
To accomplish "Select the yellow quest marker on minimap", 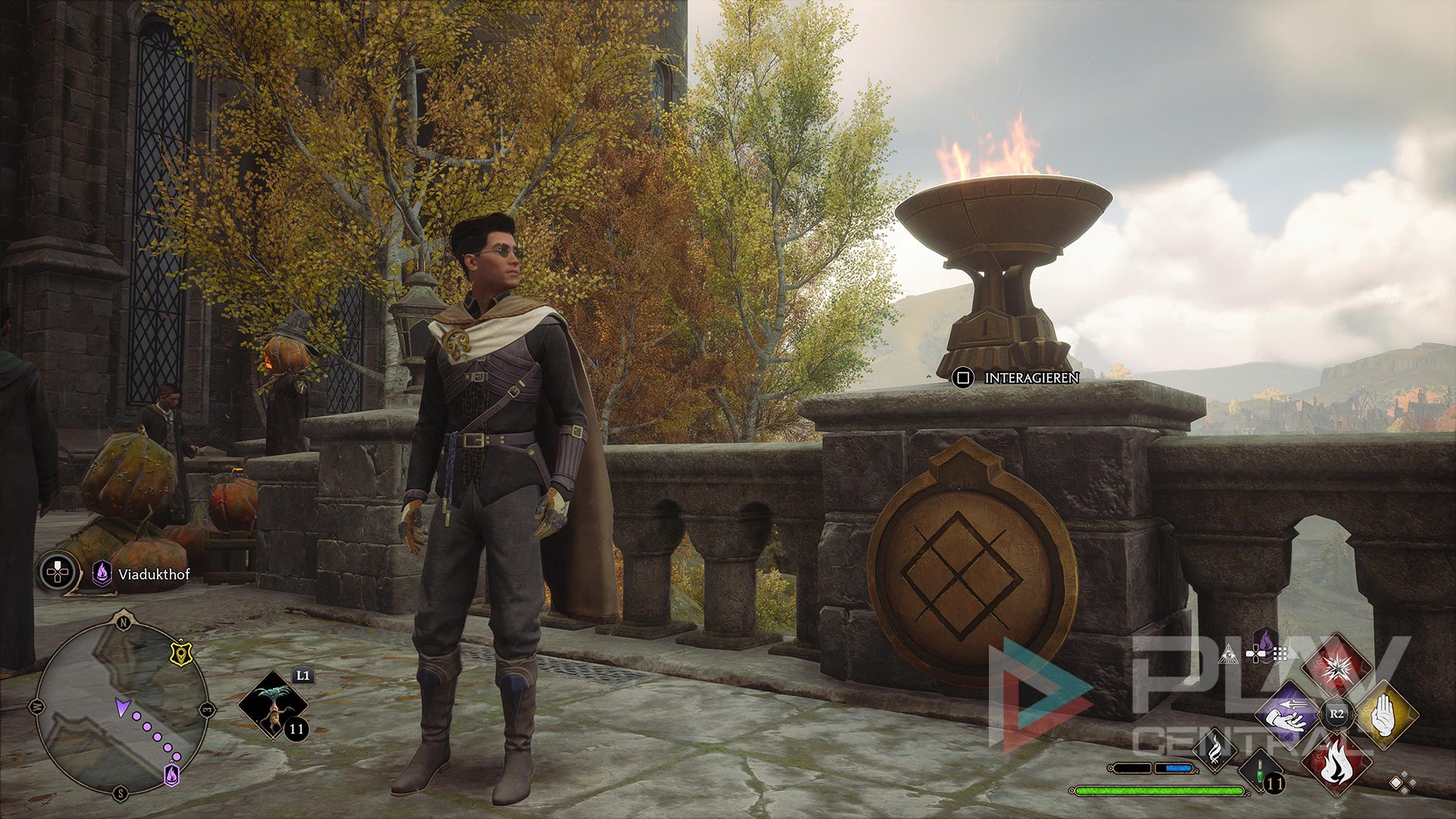I will tap(180, 654).
